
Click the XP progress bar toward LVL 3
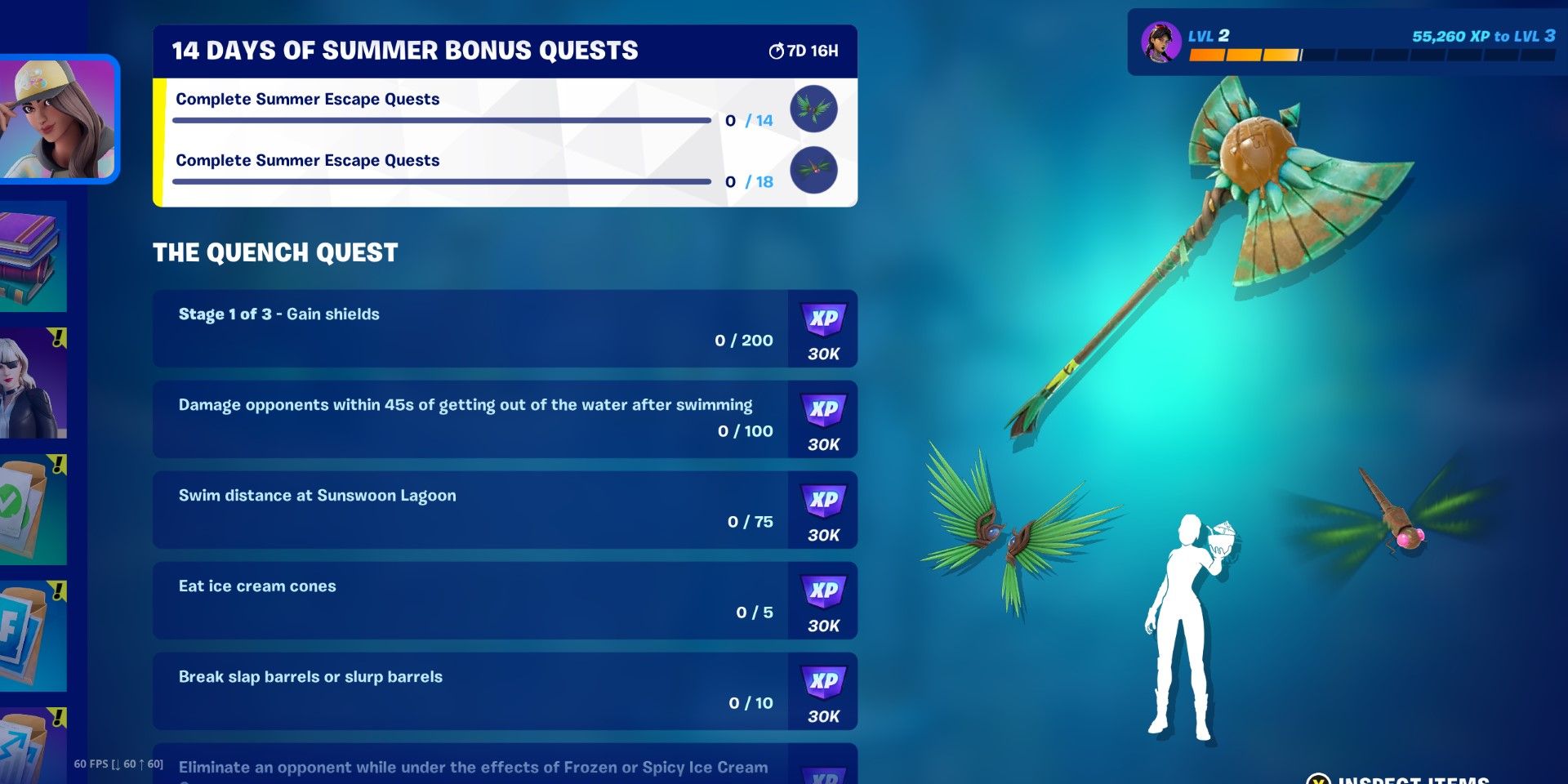pos(1372,56)
